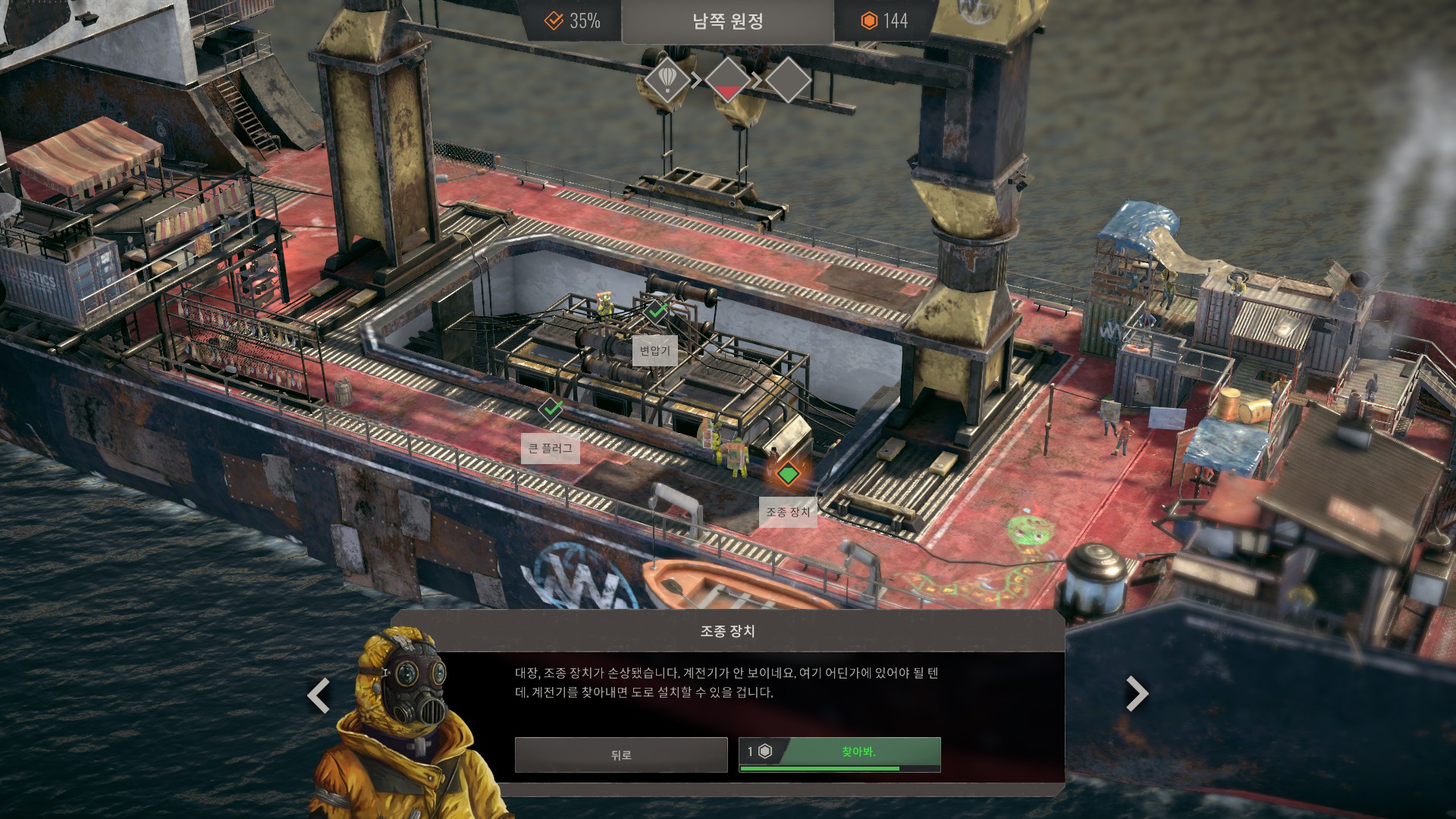Open the 변압기 transformer label
This screenshot has width=1456, height=819.
coord(654,350)
